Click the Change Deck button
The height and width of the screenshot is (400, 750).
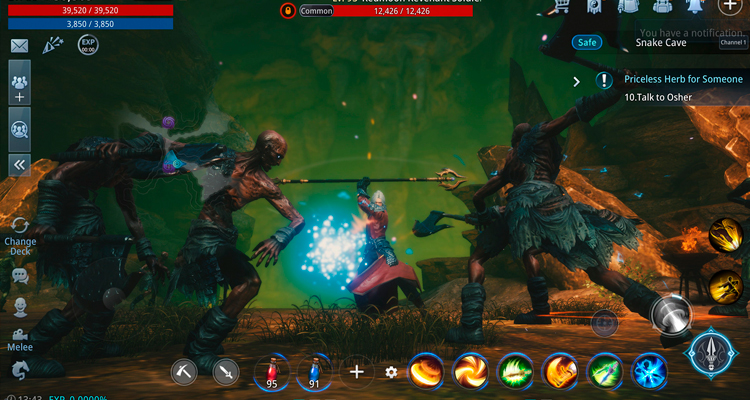[x=20, y=233]
